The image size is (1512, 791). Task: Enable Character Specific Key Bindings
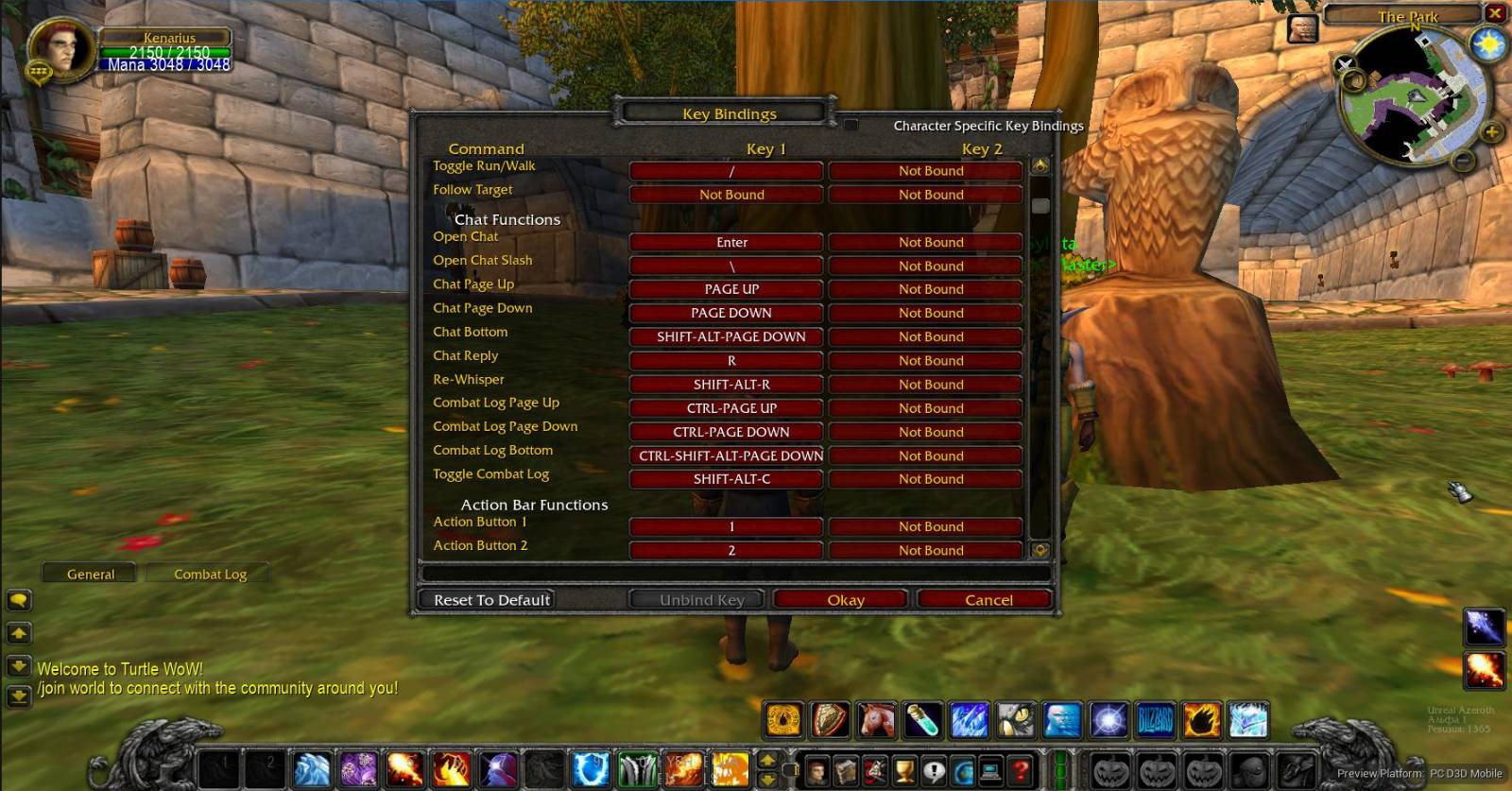[850, 124]
